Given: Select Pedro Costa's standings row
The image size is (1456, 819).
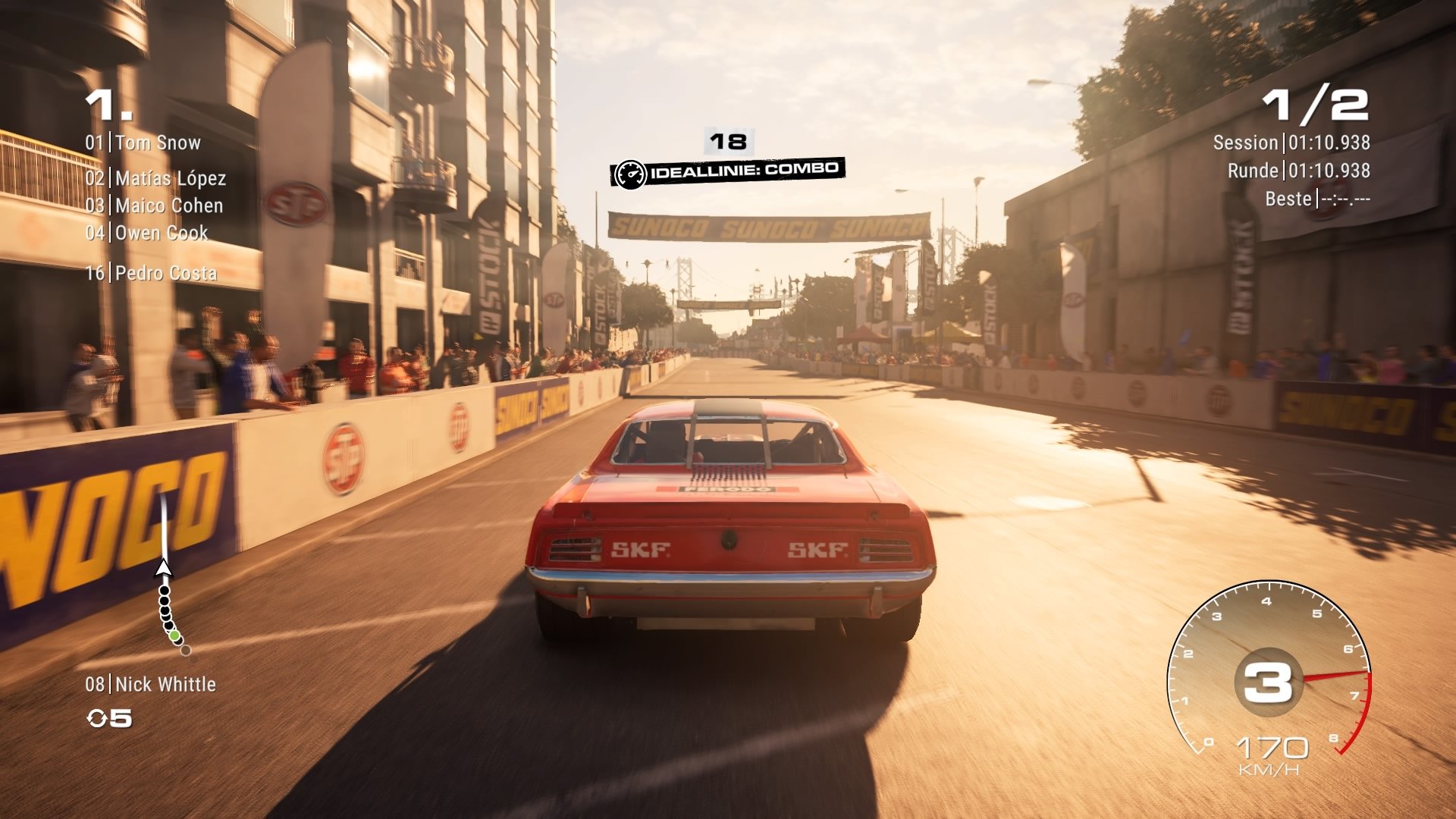Looking at the screenshot, I should pyautogui.click(x=151, y=273).
